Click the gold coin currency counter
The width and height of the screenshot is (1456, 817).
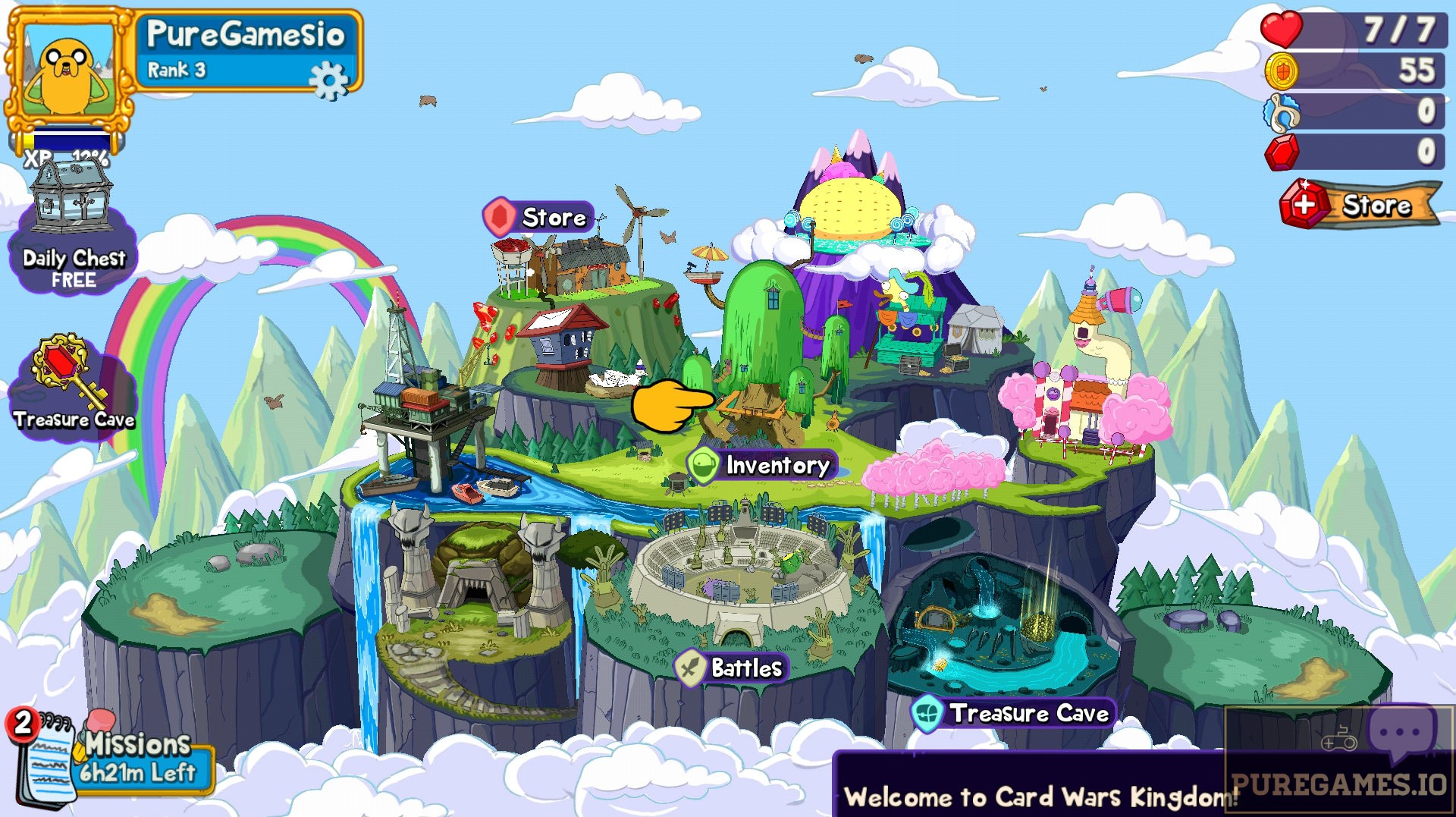[1357, 70]
